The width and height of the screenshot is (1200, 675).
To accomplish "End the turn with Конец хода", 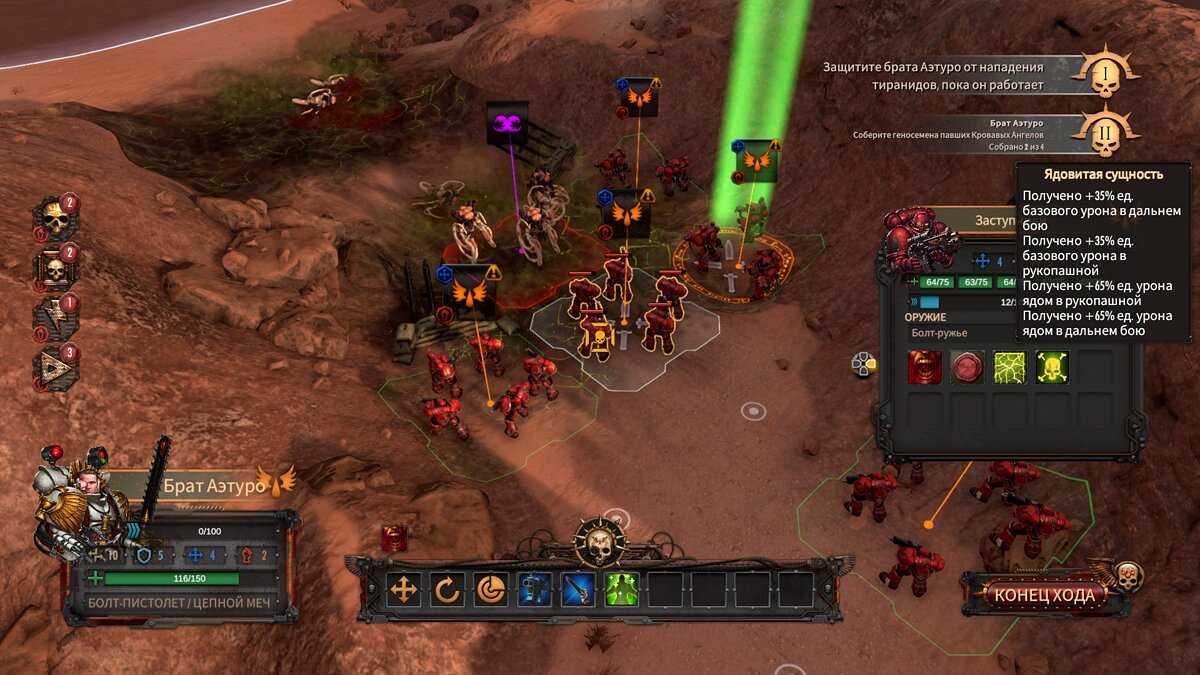I will [1045, 595].
